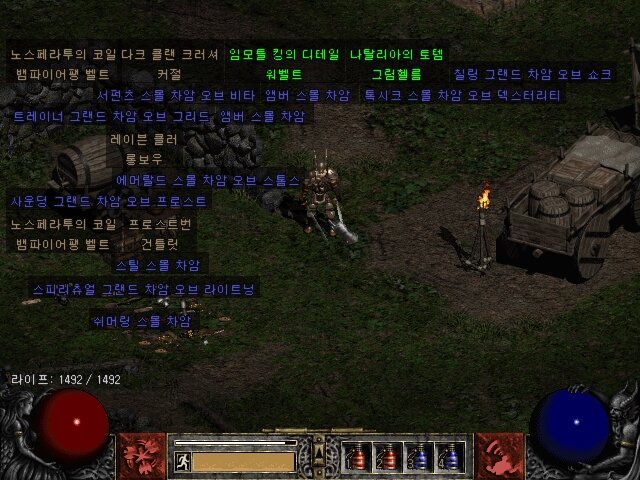
Task: Toggle the run/walk button
Action: click(183, 461)
